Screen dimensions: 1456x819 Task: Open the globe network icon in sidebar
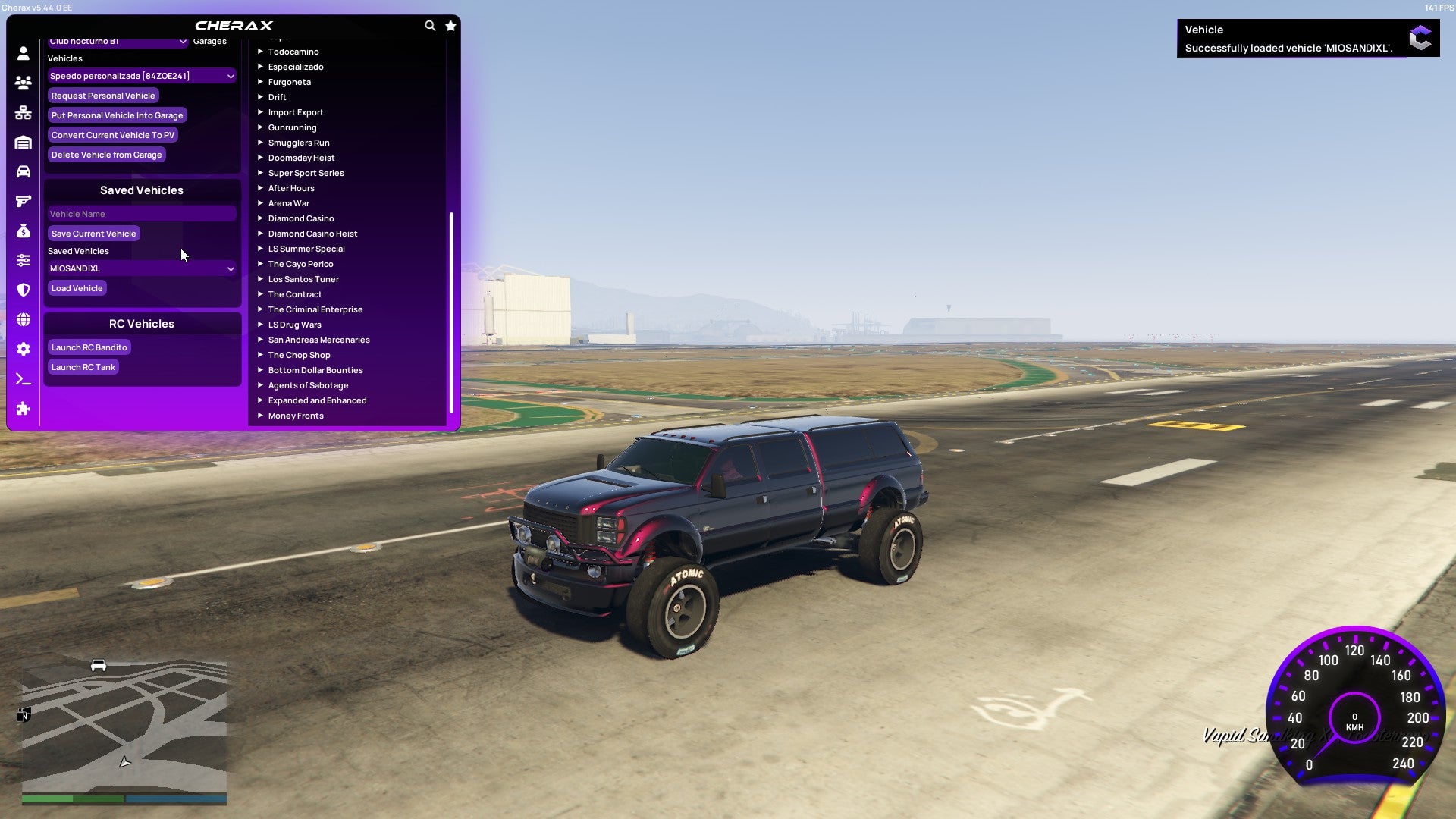click(x=23, y=319)
